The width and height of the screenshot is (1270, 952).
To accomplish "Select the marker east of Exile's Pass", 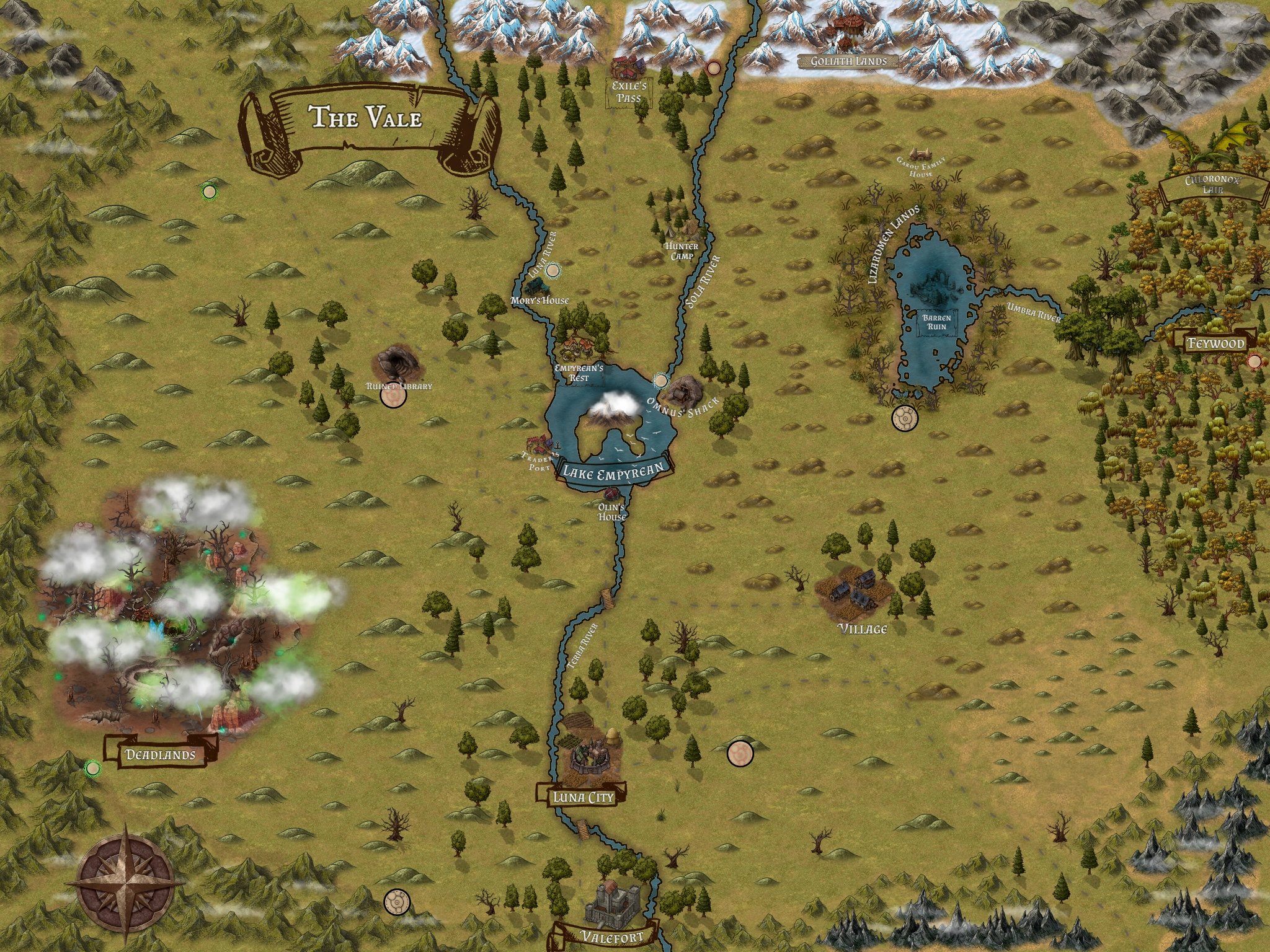I will (x=714, y=67).
